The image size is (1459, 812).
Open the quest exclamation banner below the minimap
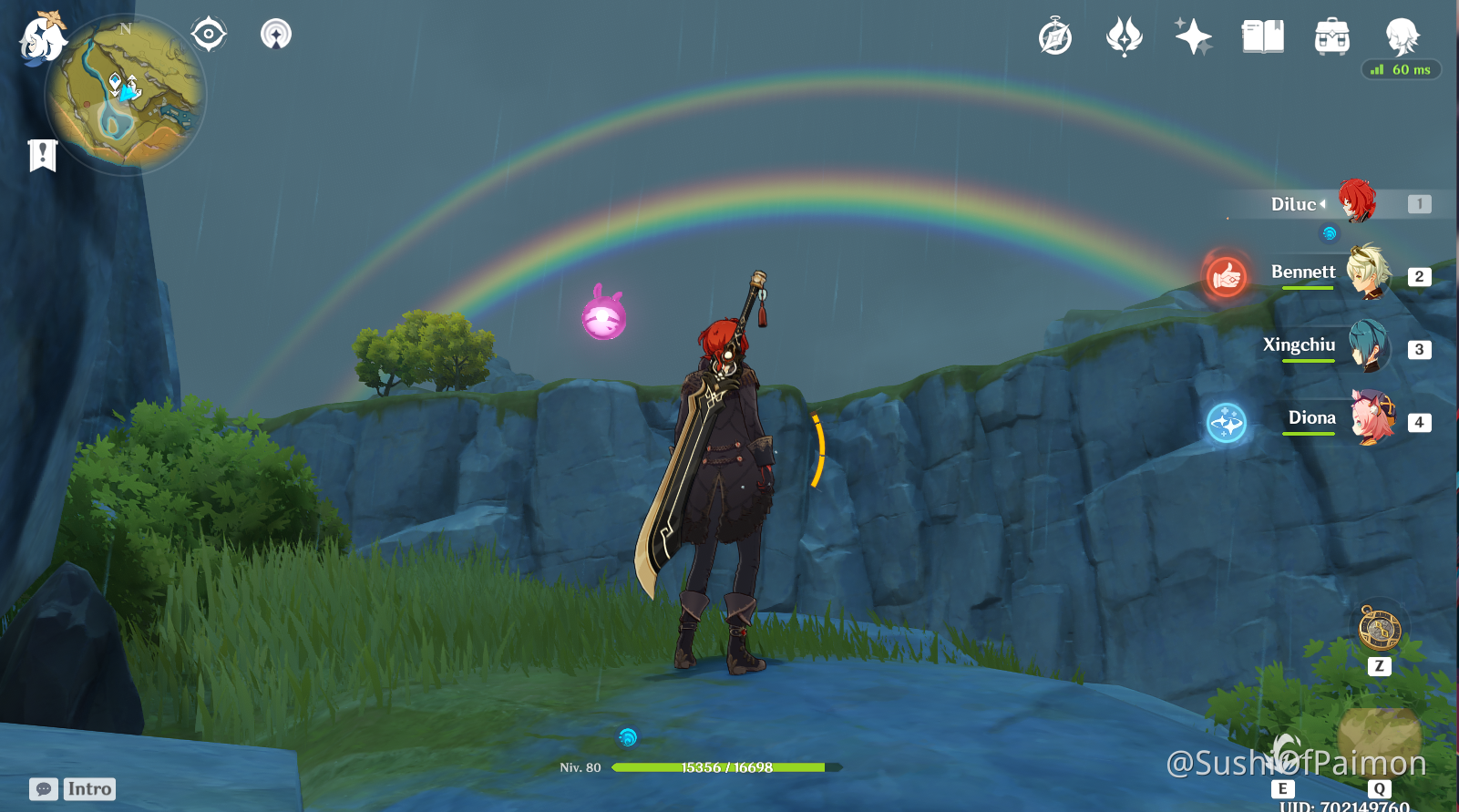[41, 154]
